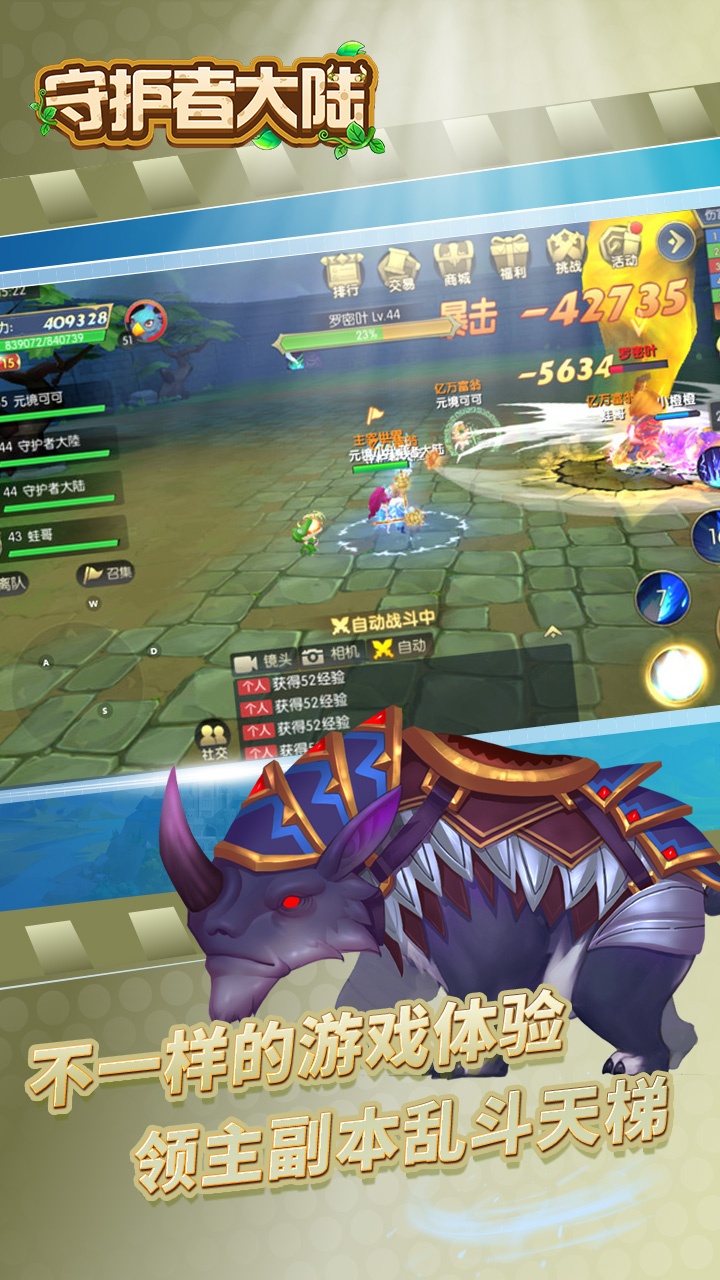Viewport: 720px width, 1280px height.
Task: Open the 商城 shop chest
Action: coord(453,262)
